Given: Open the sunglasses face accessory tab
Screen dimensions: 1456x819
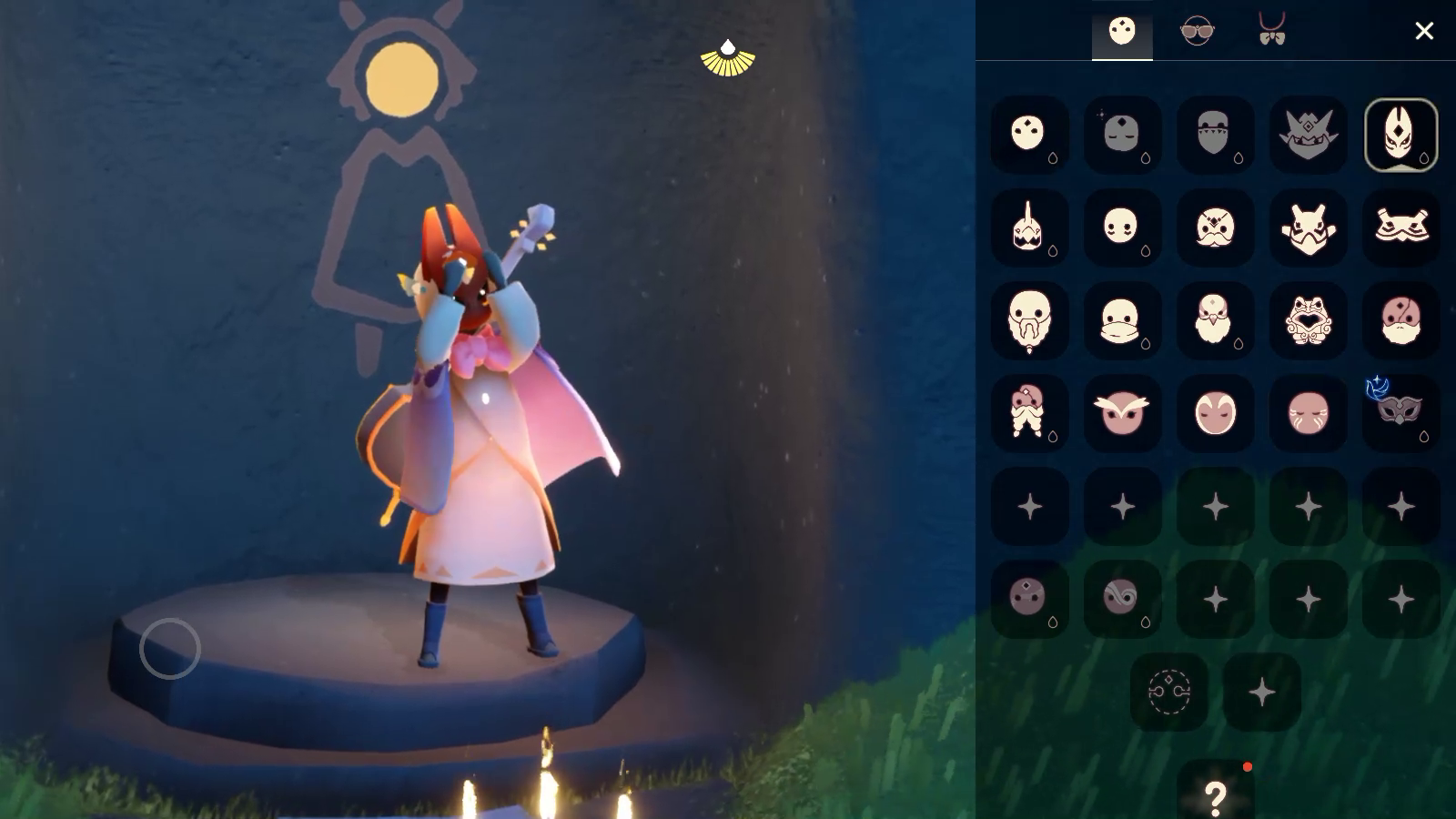Looking at the screenshot, I should (x=1197, y=32).
